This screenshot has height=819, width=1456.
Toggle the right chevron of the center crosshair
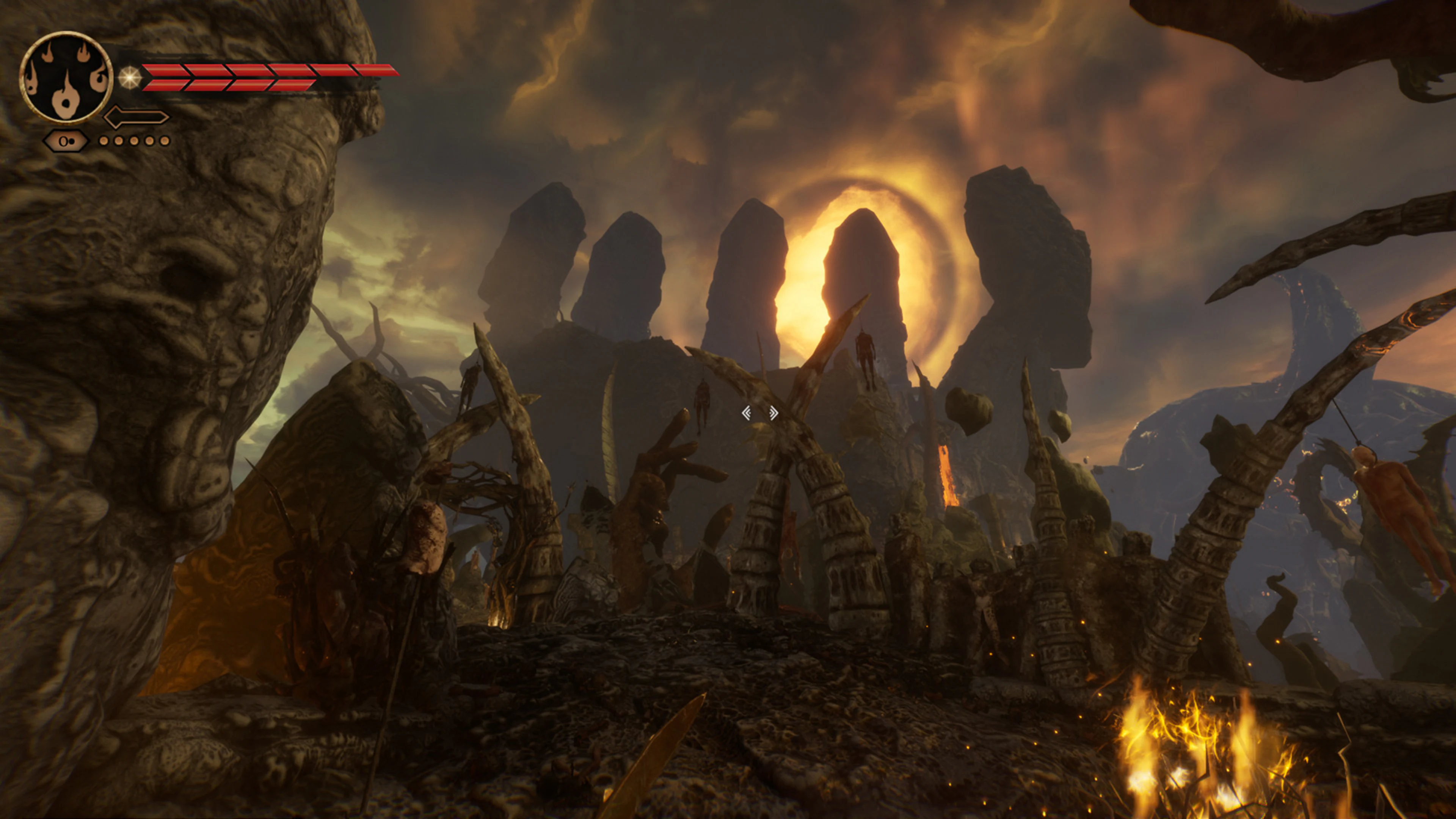tap(774, 413)
